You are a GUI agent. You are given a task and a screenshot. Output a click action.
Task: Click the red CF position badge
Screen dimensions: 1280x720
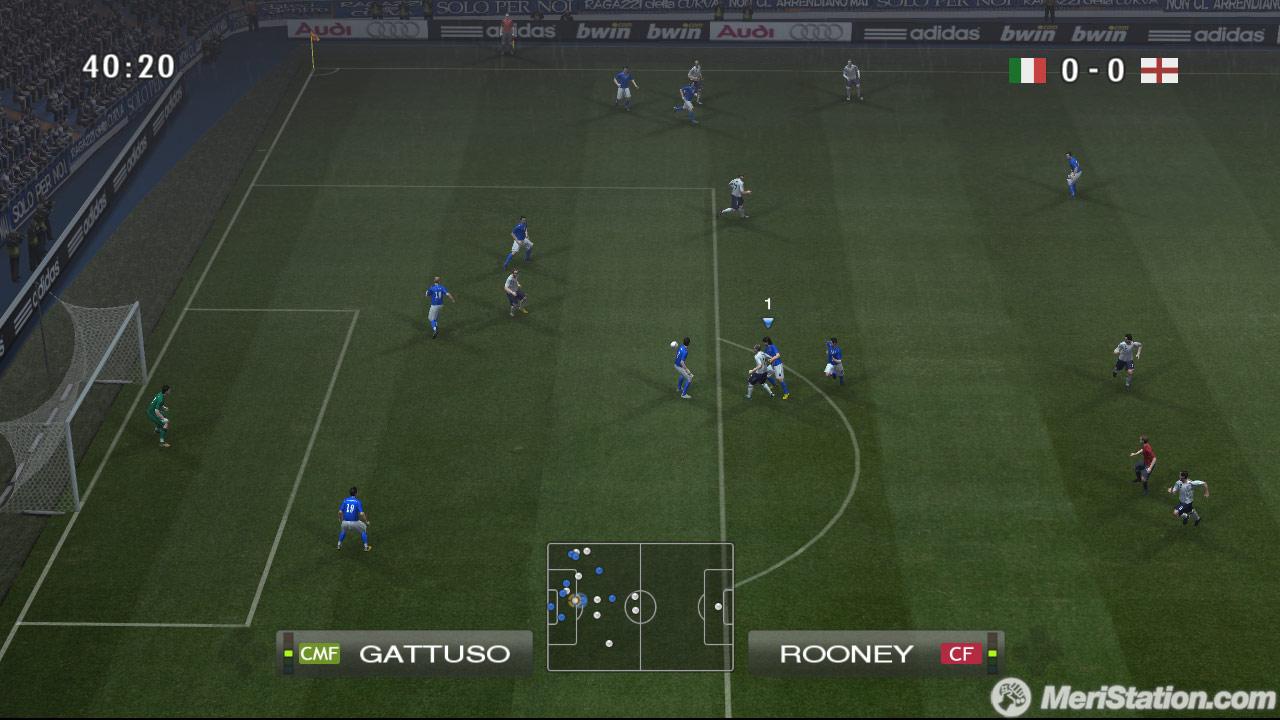963,654
